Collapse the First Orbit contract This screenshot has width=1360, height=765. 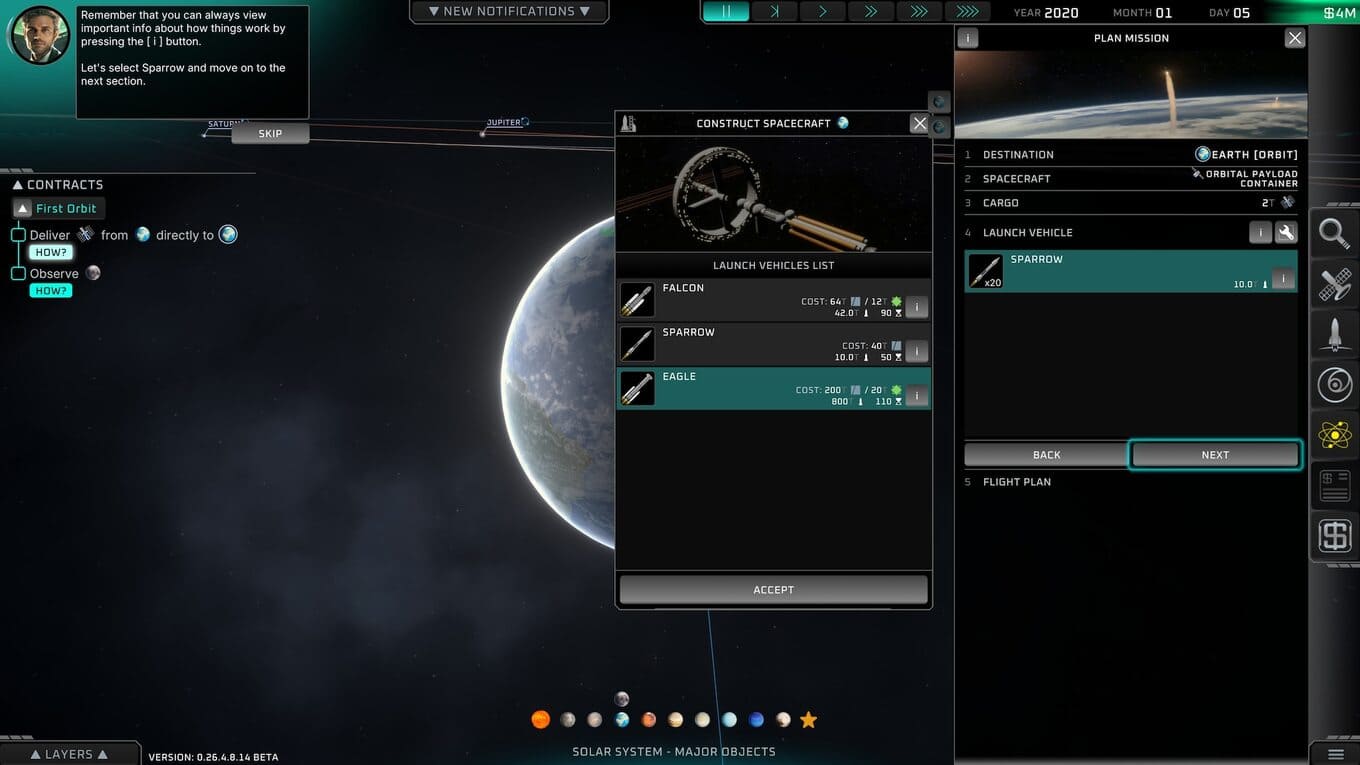pyautogui.click(x=24, y=209)
